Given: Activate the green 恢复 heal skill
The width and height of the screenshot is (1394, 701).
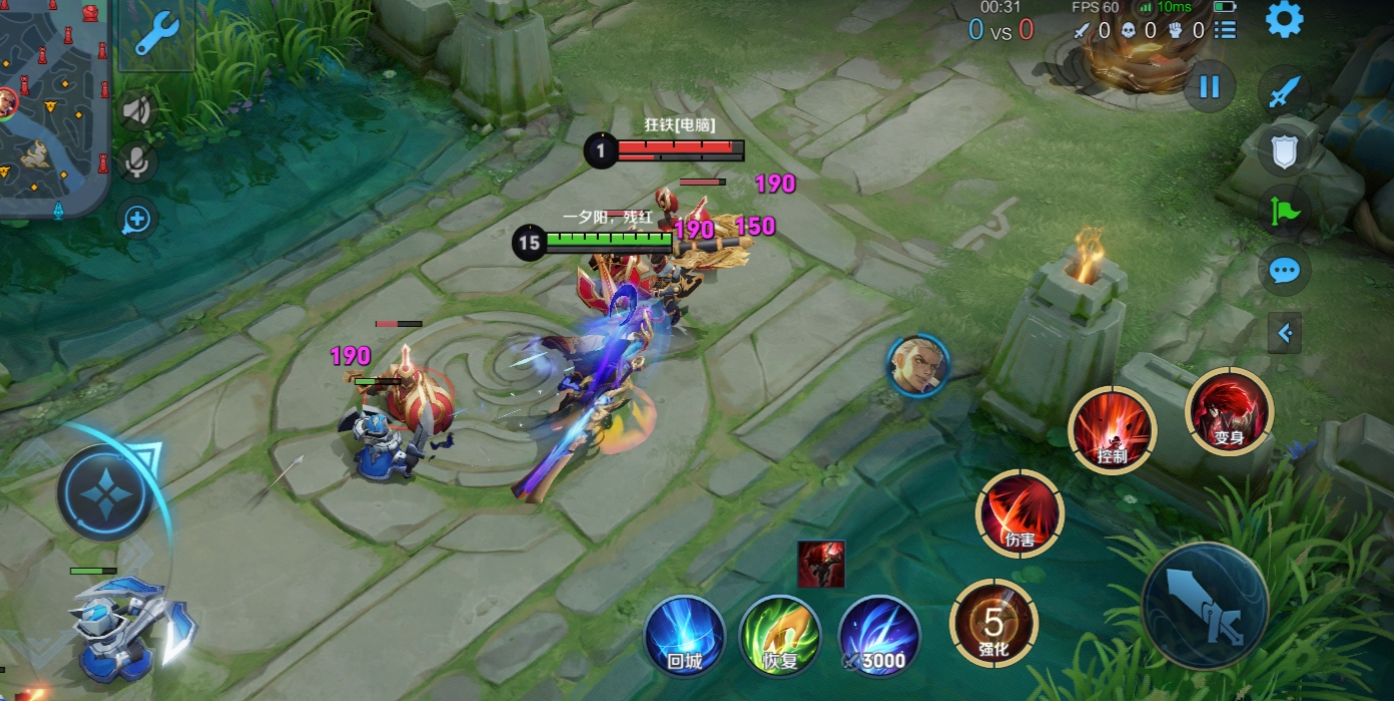Looking at the screenshot, I should pos(781,636).
